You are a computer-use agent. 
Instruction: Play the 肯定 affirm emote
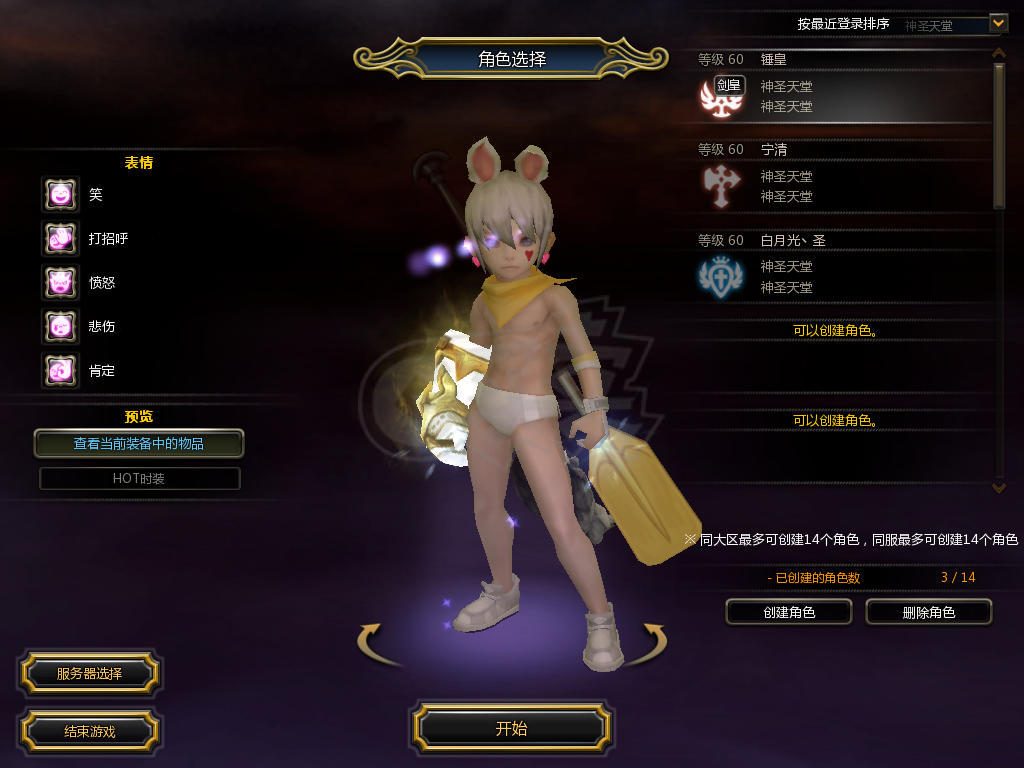tap(60, 370)
